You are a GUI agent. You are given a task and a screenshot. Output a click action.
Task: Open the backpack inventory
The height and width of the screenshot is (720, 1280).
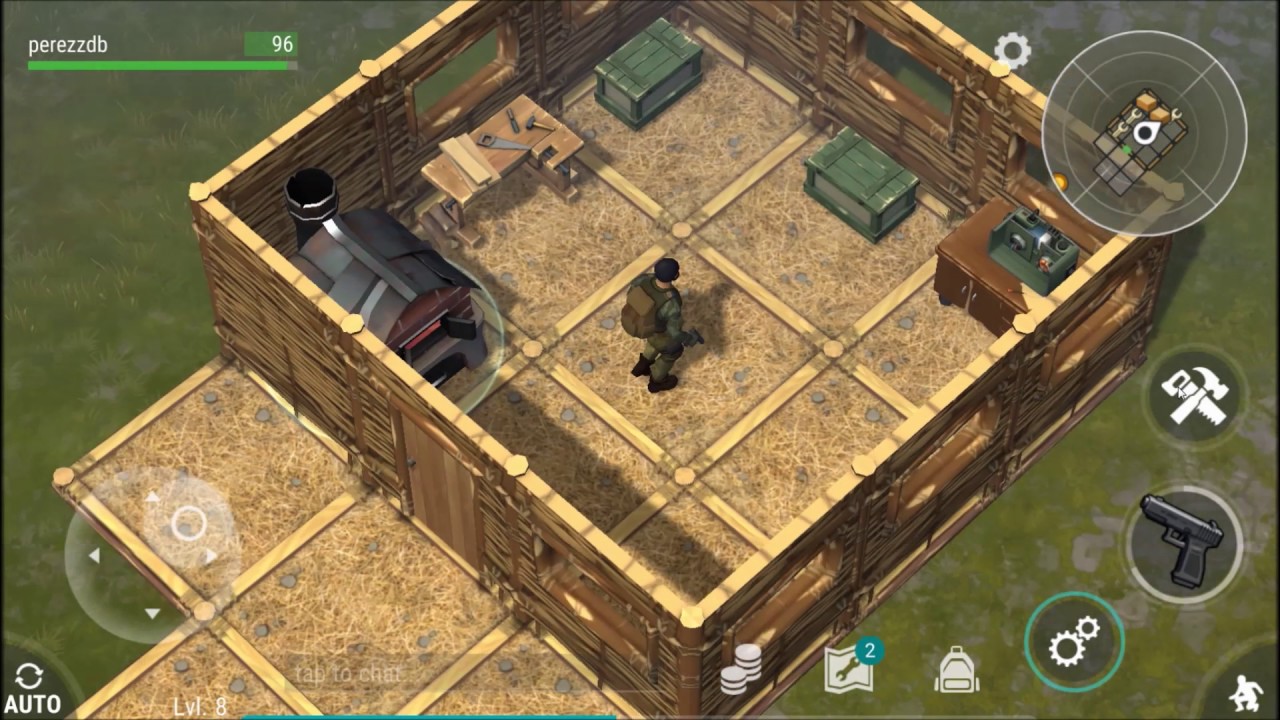[x=957, y=670]
